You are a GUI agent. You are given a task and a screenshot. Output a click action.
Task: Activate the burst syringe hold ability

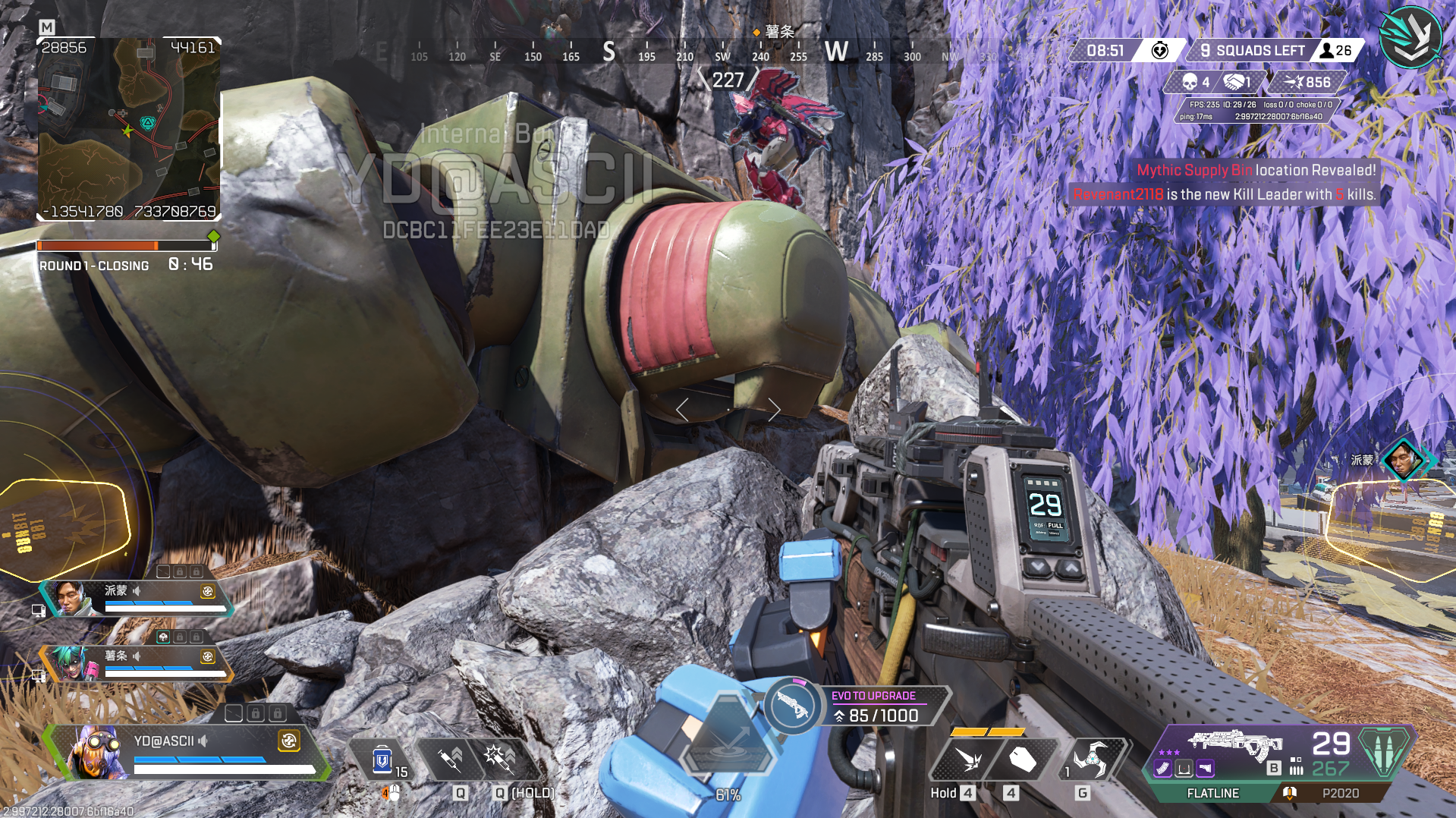(x=499, y=759)
